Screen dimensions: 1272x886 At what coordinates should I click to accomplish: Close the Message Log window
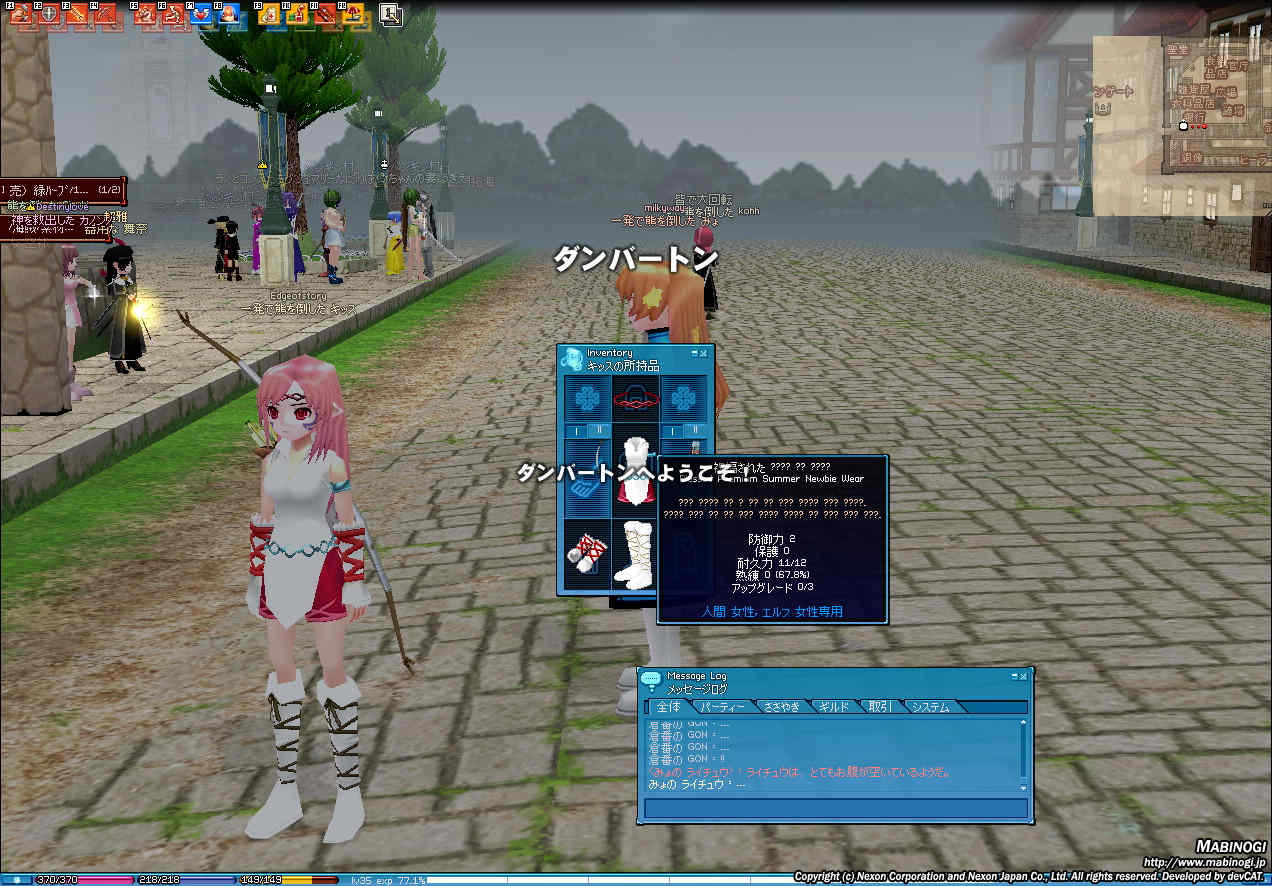(x=1024, y=676)
